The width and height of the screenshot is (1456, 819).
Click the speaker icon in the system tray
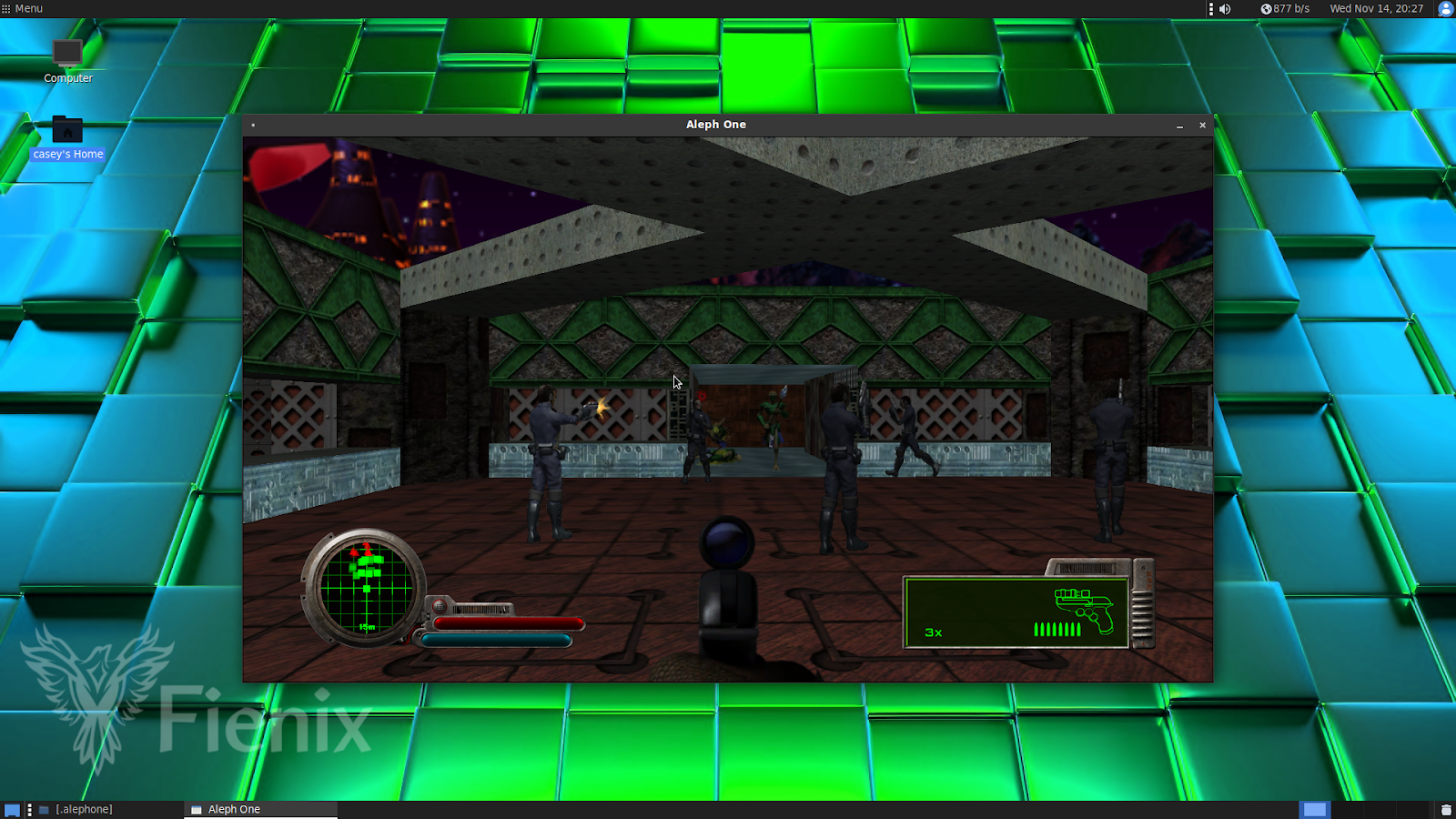click(x=1224, y=9)
